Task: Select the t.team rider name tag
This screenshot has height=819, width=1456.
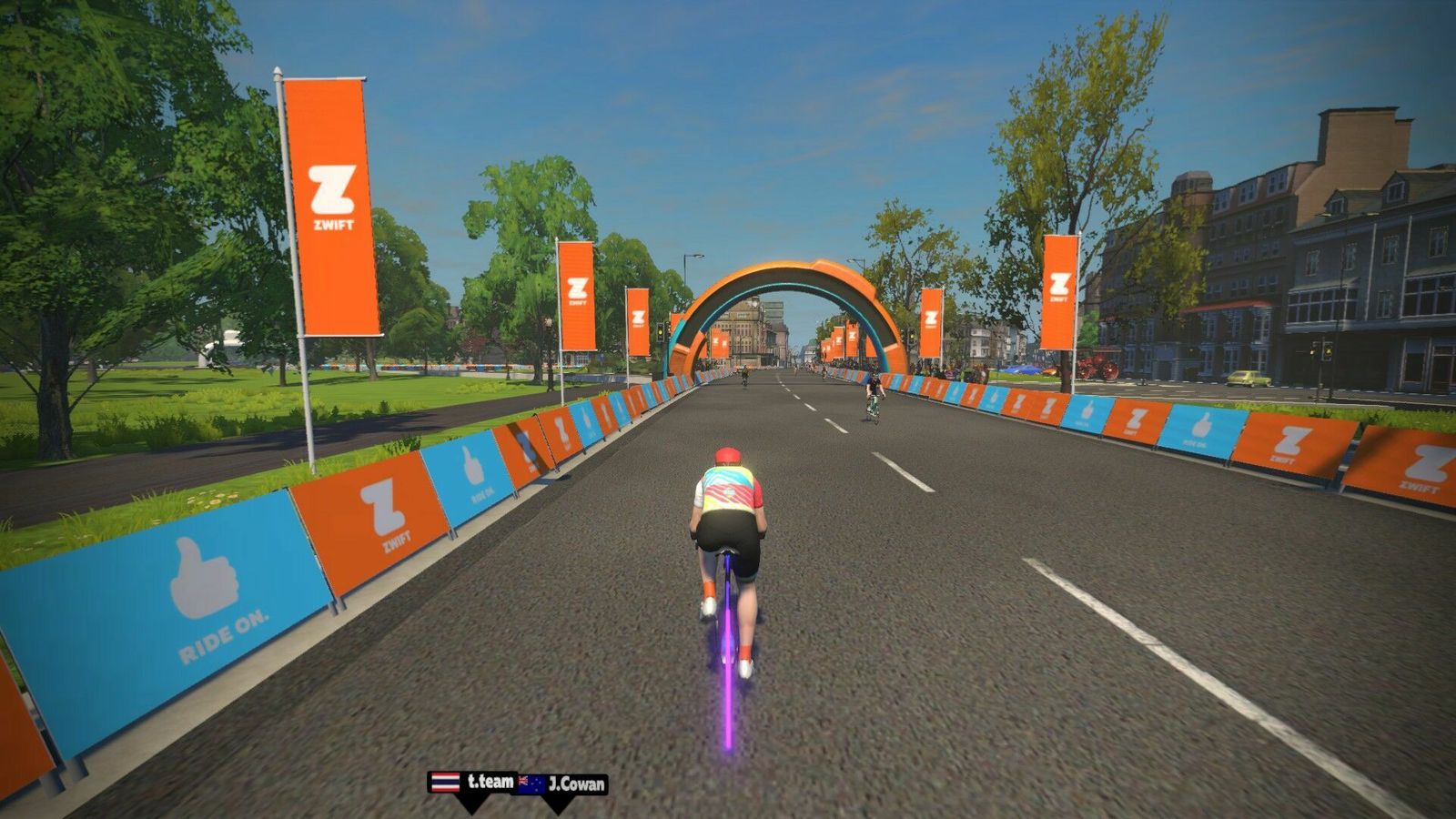Action: (472, 783)
